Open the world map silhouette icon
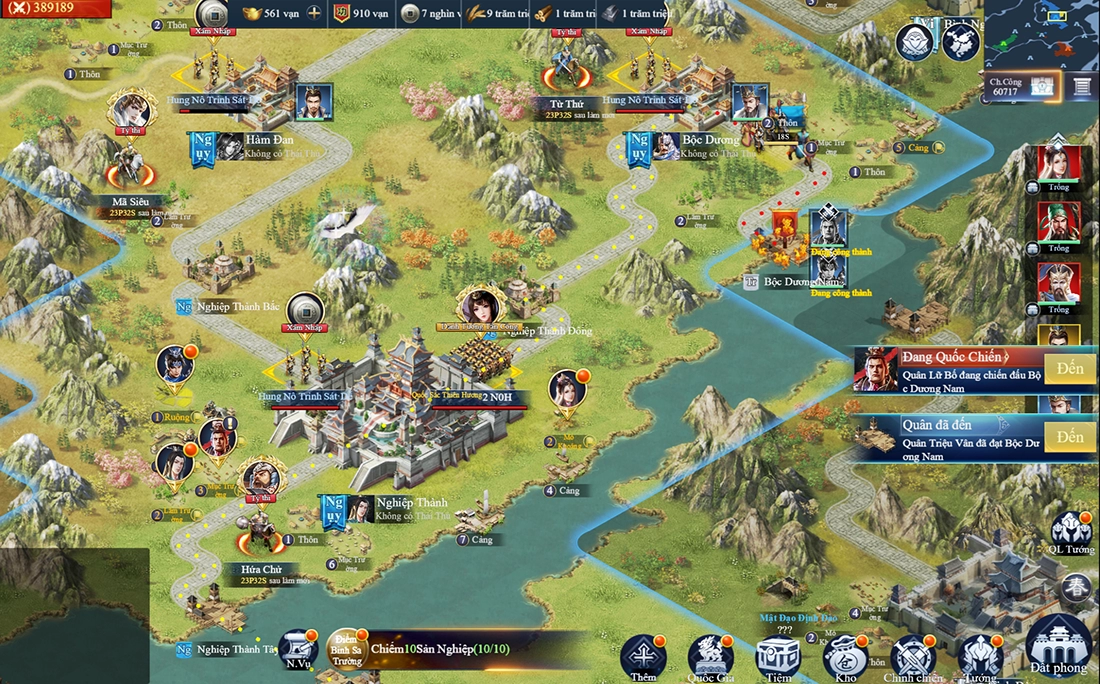 click(x=961, y=42)
